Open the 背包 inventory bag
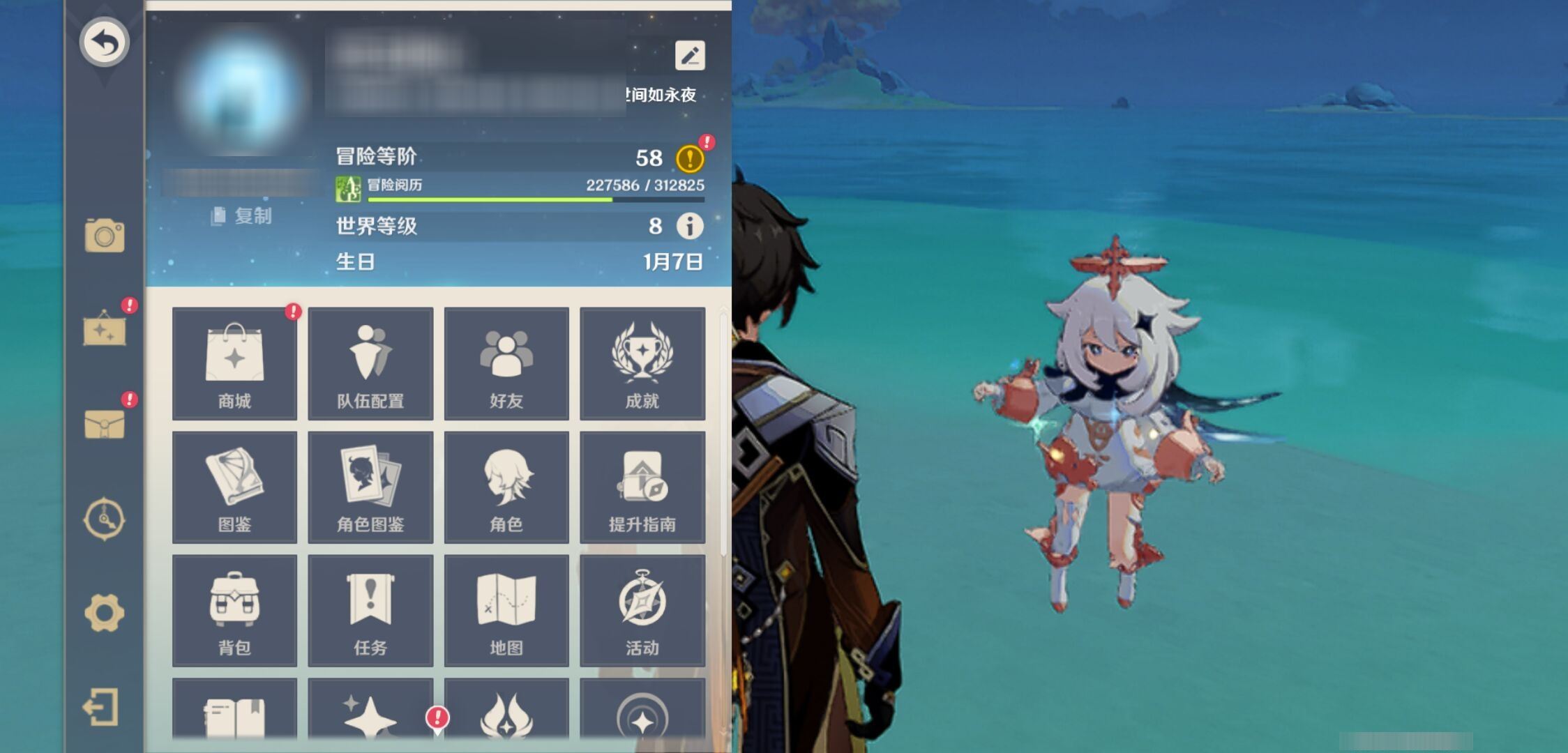The width and height of the screenshot is (1568, 753). click(234, 611)
